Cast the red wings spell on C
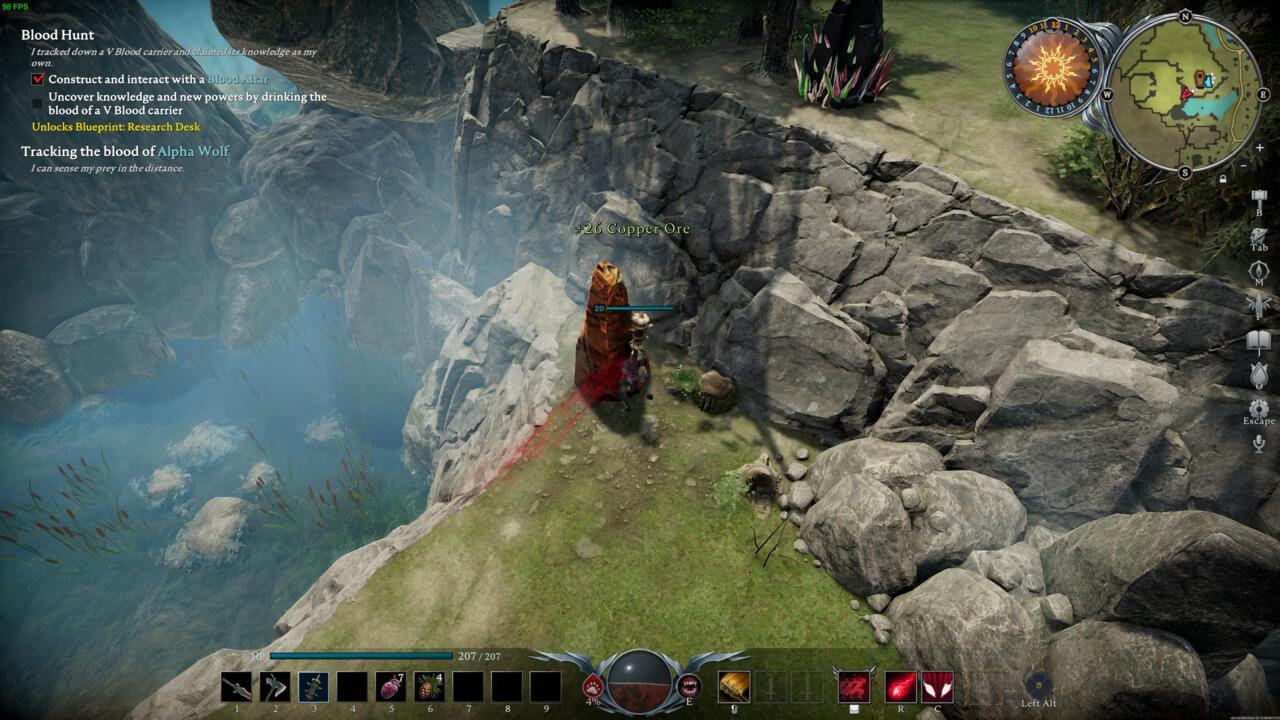This screenshot has height=720, width=1280. (937, 686)
